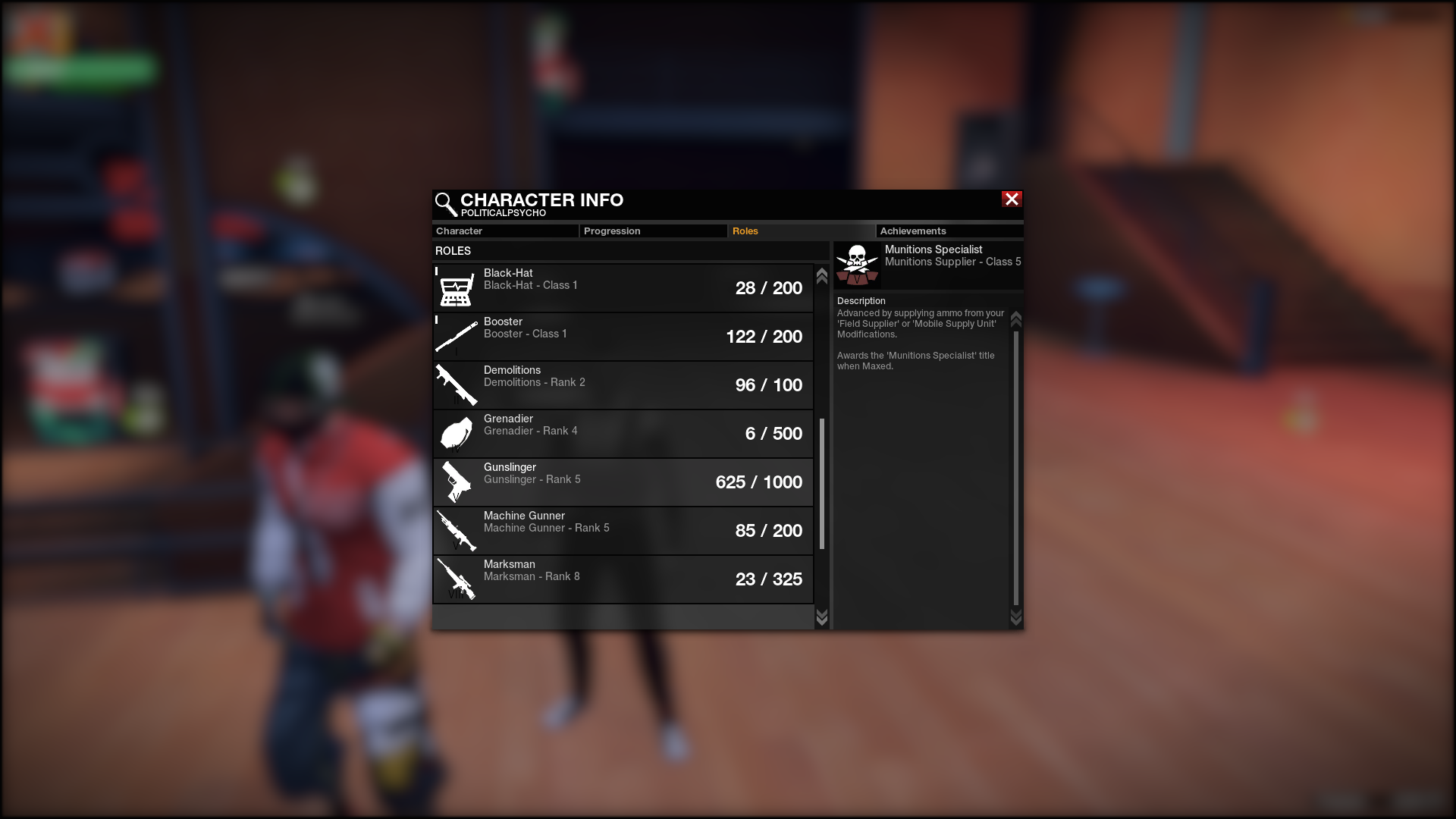
Task: Open the Progression tab
Action: click(652, 231)
